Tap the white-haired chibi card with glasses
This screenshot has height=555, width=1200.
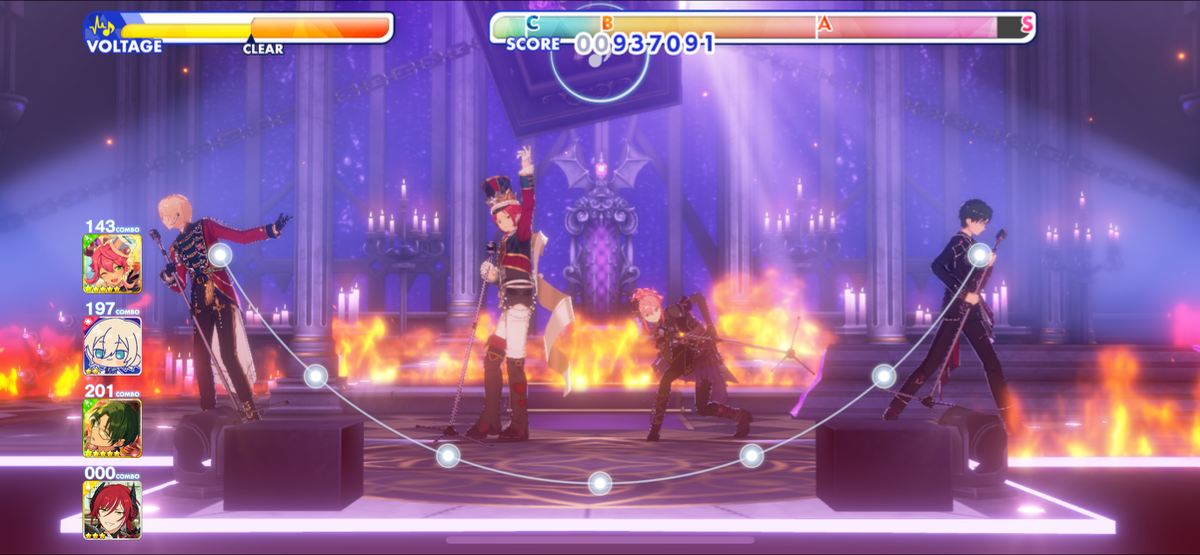click(x=112, y=346)
